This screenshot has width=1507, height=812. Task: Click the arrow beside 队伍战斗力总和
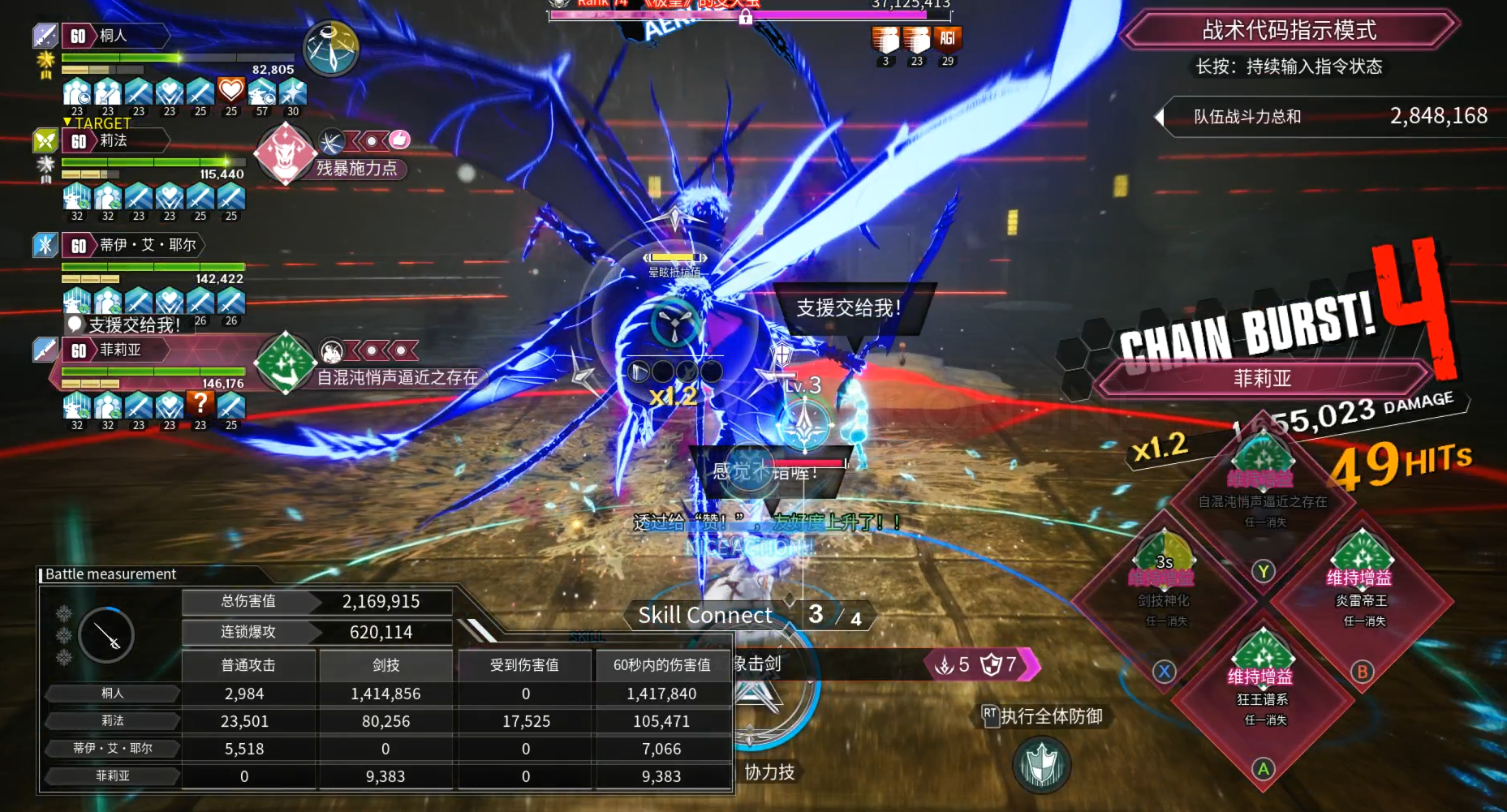1159,117
